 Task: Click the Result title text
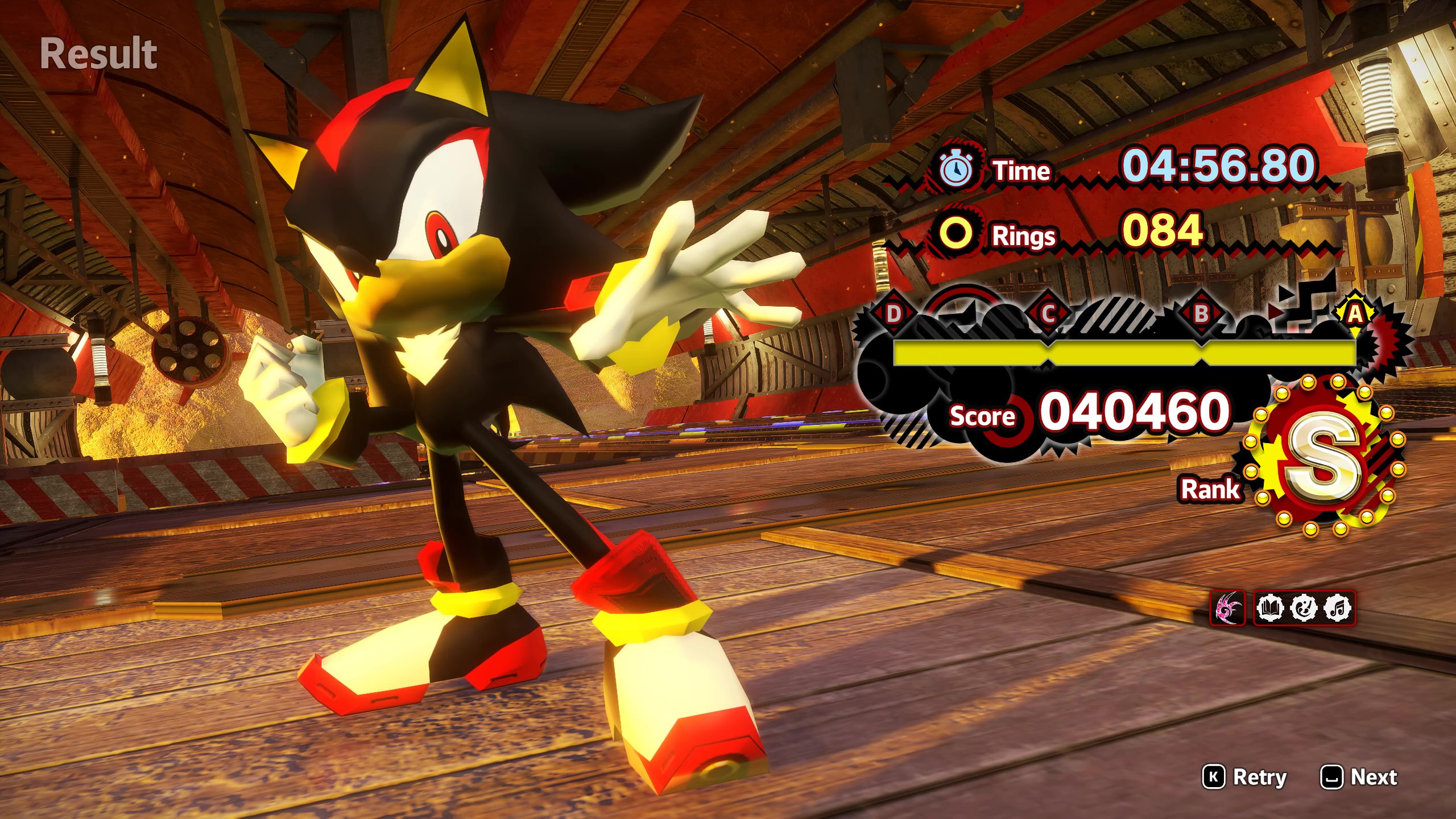tap(100, 54)
